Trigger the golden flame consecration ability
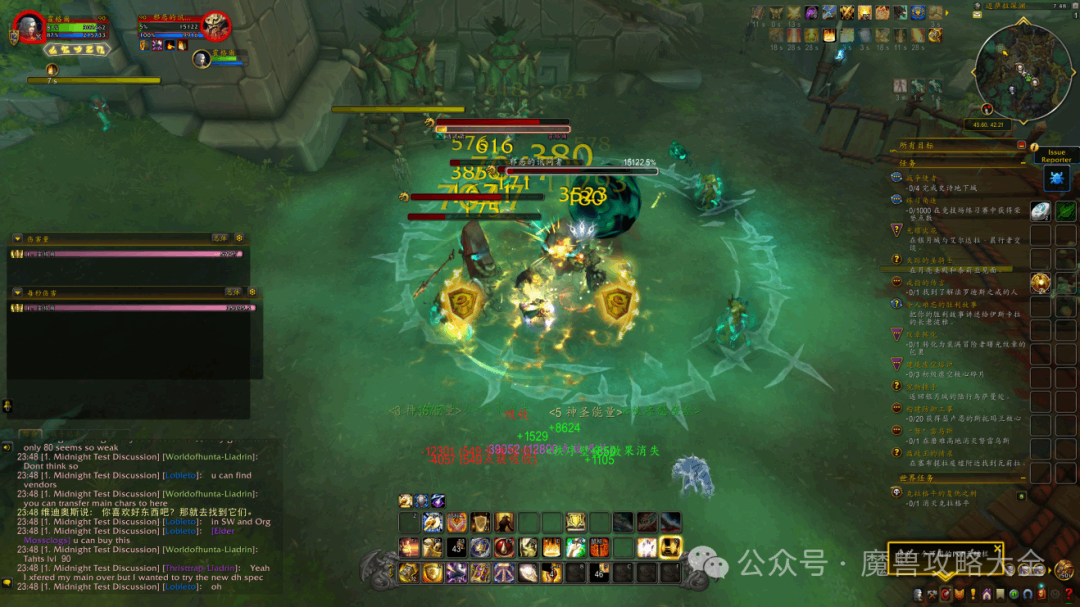 pos(551,547)
